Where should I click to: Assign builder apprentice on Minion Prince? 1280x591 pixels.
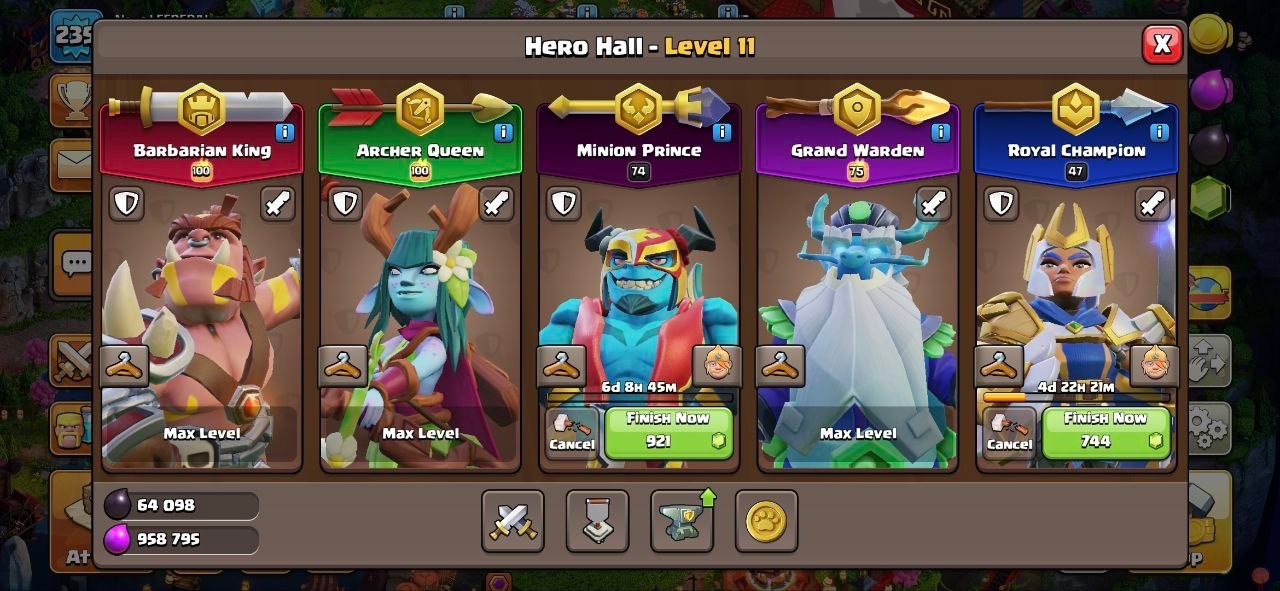click(x=716, y=366)
